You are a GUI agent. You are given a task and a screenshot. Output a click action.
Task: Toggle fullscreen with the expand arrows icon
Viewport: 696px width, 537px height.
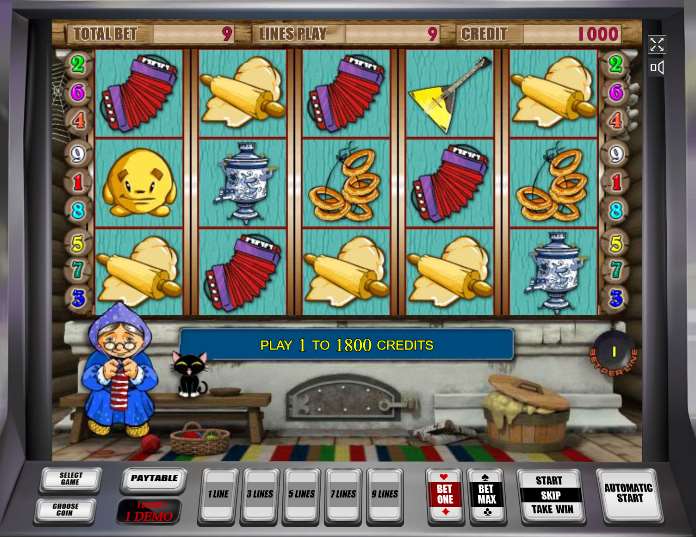pos(657,44)
